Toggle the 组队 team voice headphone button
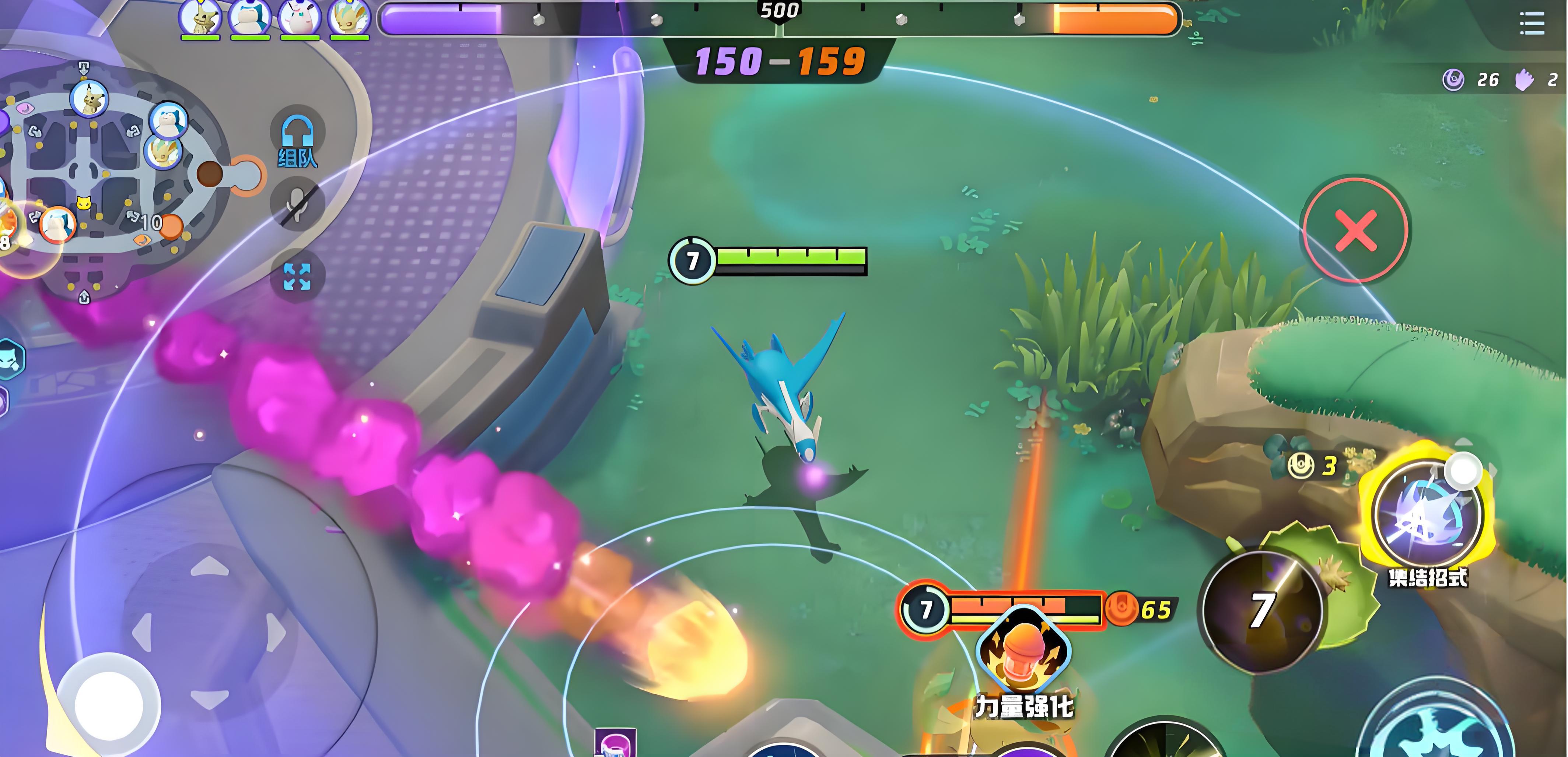 [x=297, y=139]
